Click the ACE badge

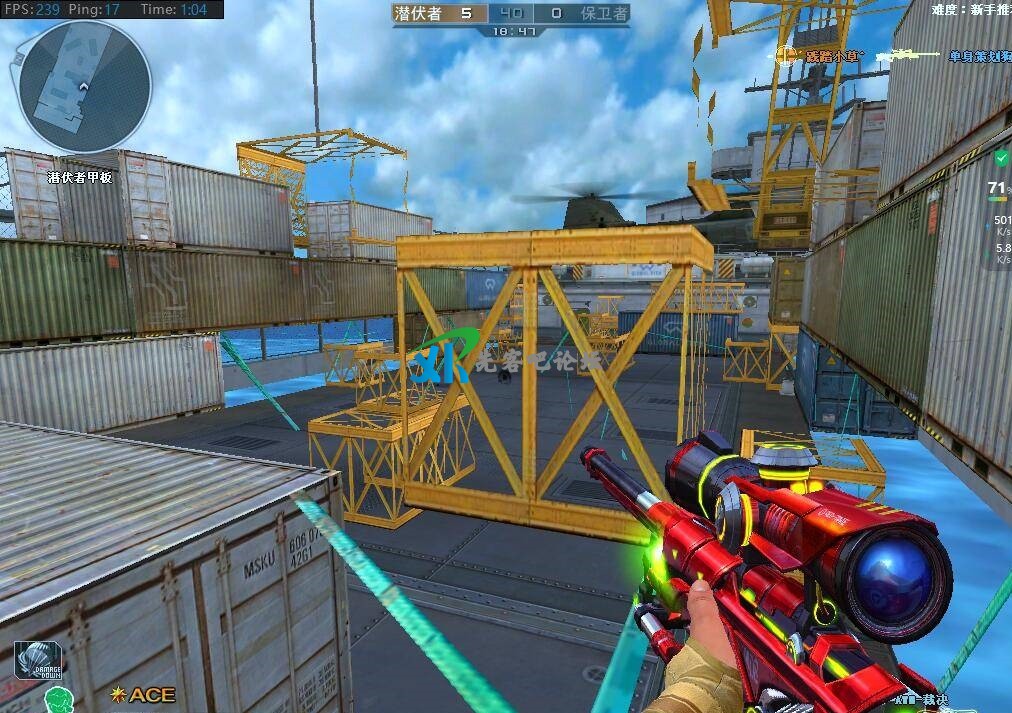tap(144, 694)
